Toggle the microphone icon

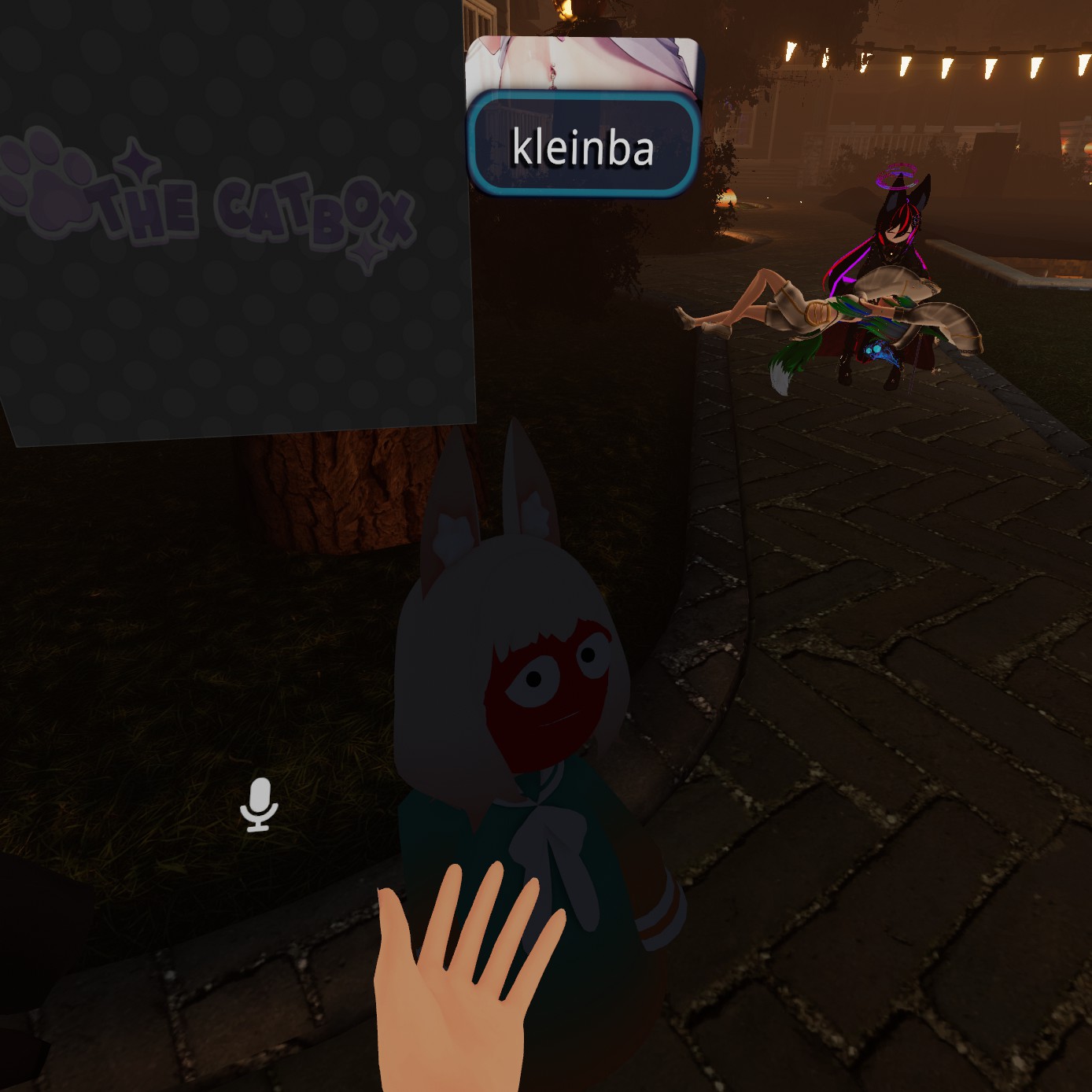259,805
